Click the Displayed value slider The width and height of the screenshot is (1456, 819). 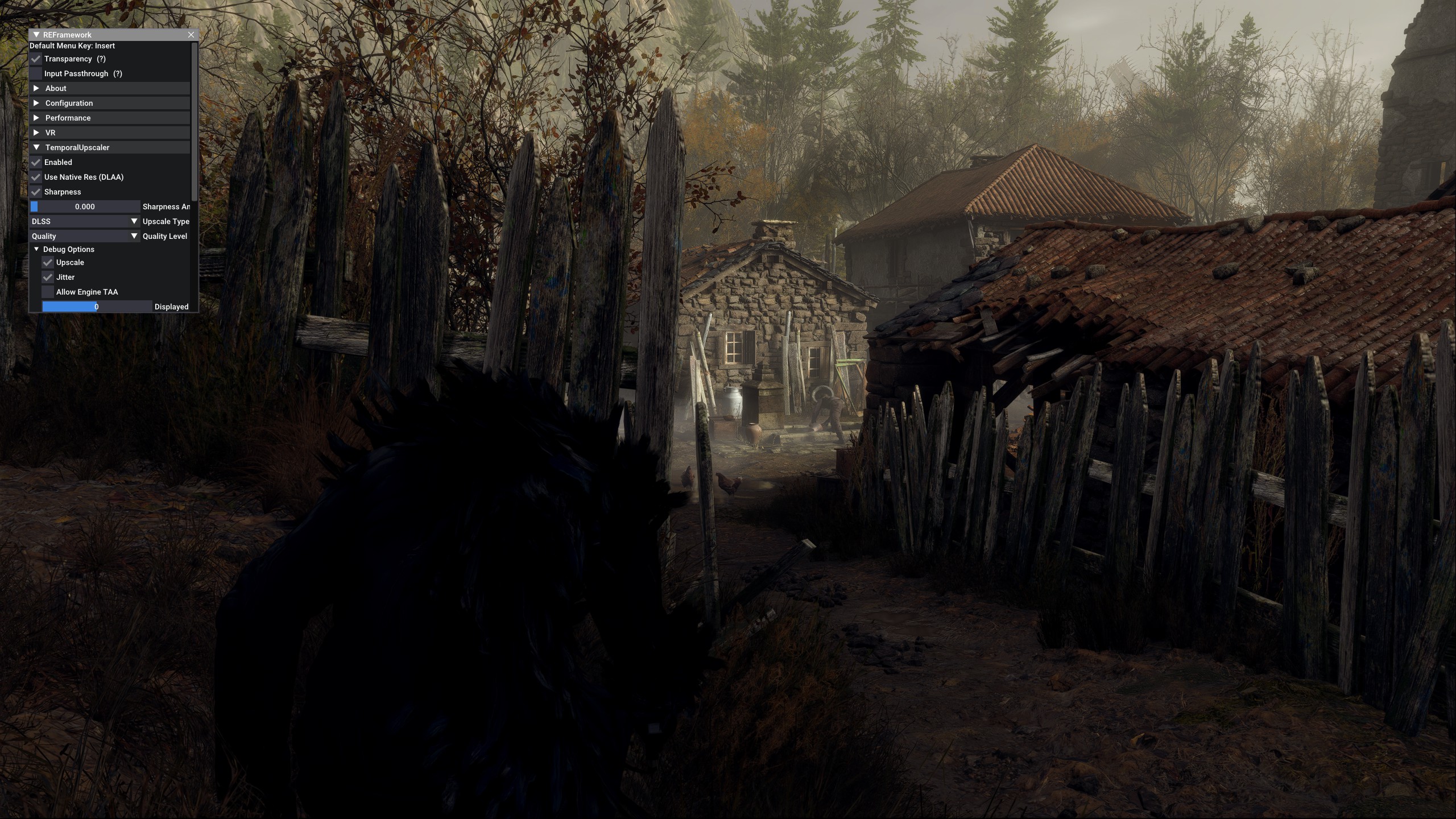coord(97,307)
